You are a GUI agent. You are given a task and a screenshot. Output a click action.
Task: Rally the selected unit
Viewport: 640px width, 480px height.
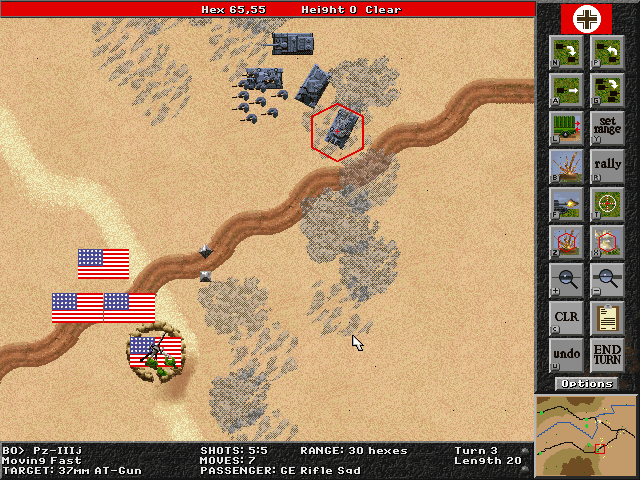pyautogui.click(x=606, y=165)
